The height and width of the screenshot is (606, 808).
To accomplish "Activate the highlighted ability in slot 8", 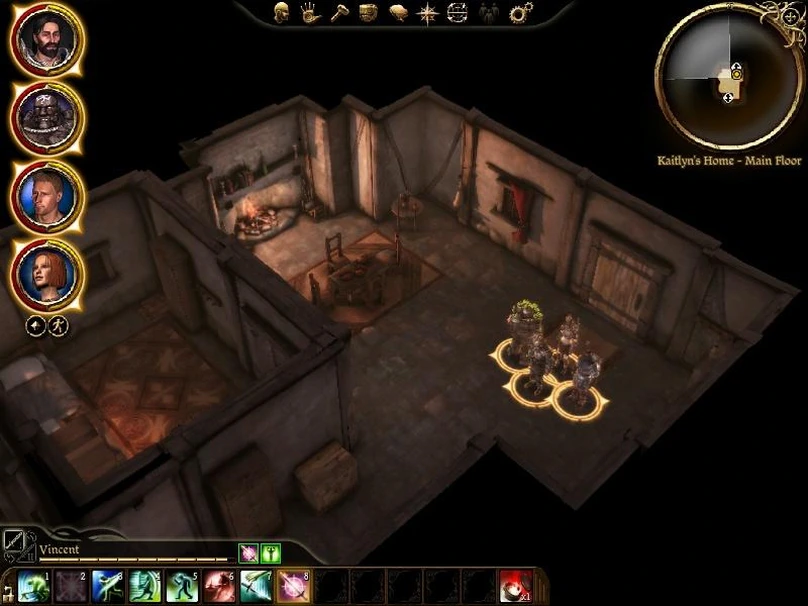I will point(293,585).
